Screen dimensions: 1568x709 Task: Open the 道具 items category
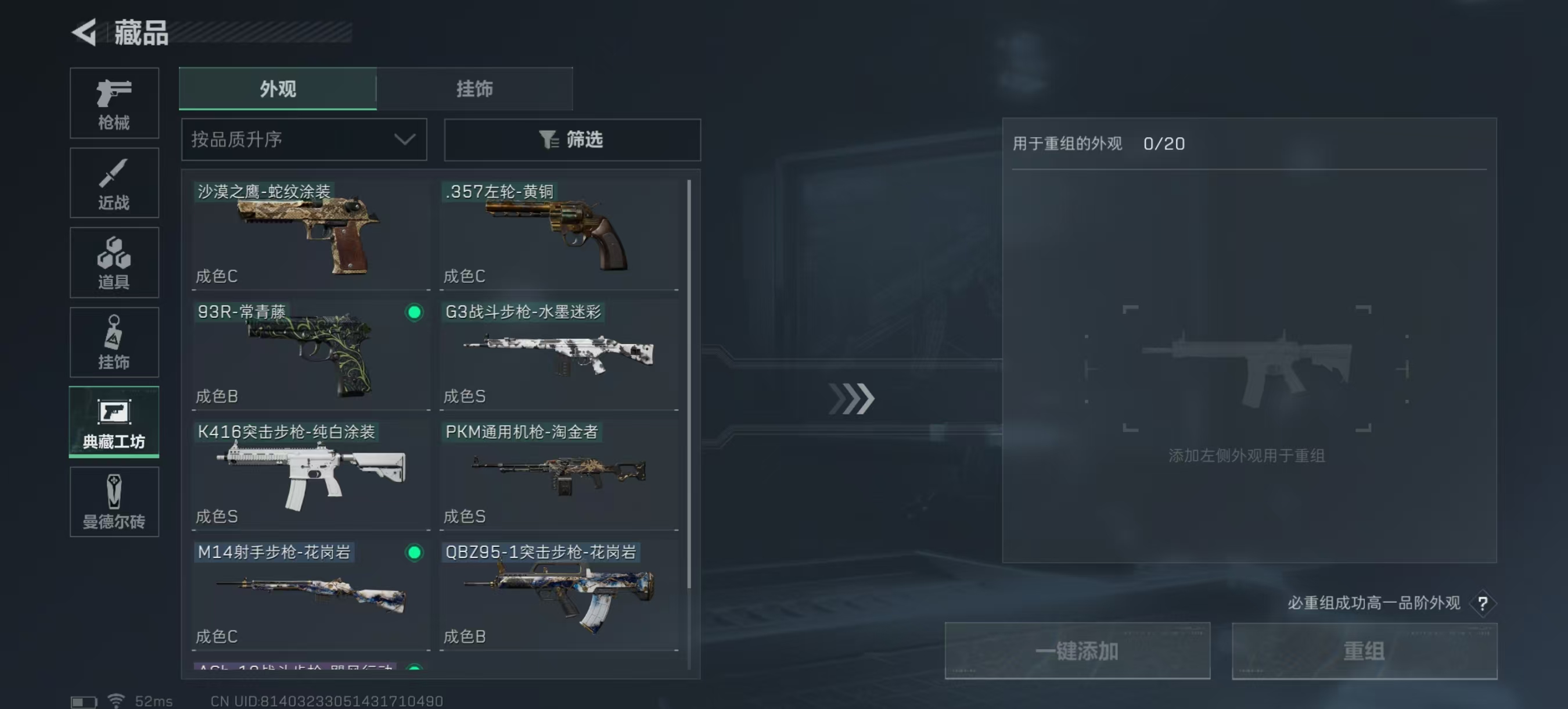point(114,263)
